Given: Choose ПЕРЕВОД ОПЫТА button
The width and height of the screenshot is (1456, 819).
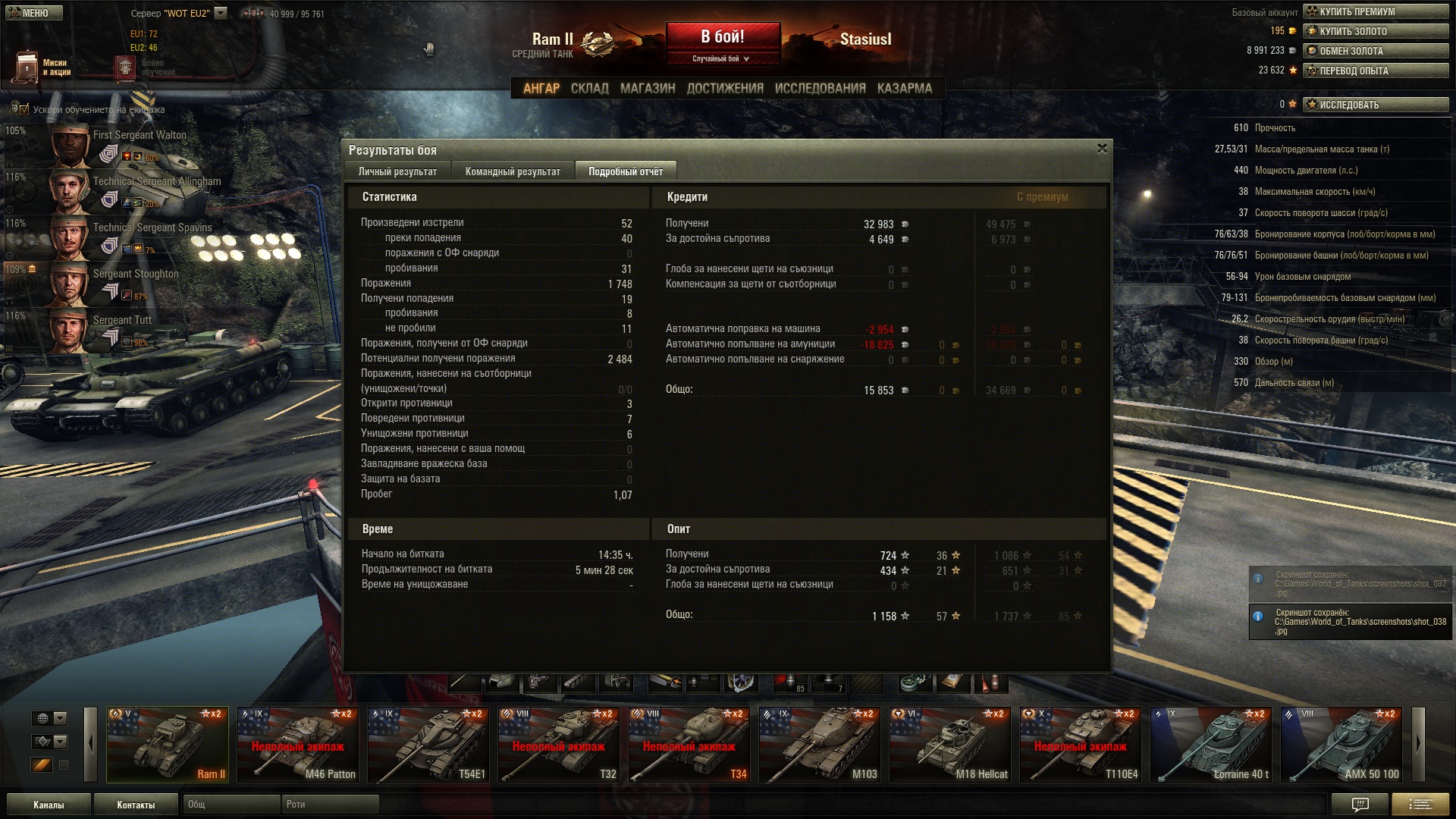Looking at the screenshot, I should (x=1375, y=71).
